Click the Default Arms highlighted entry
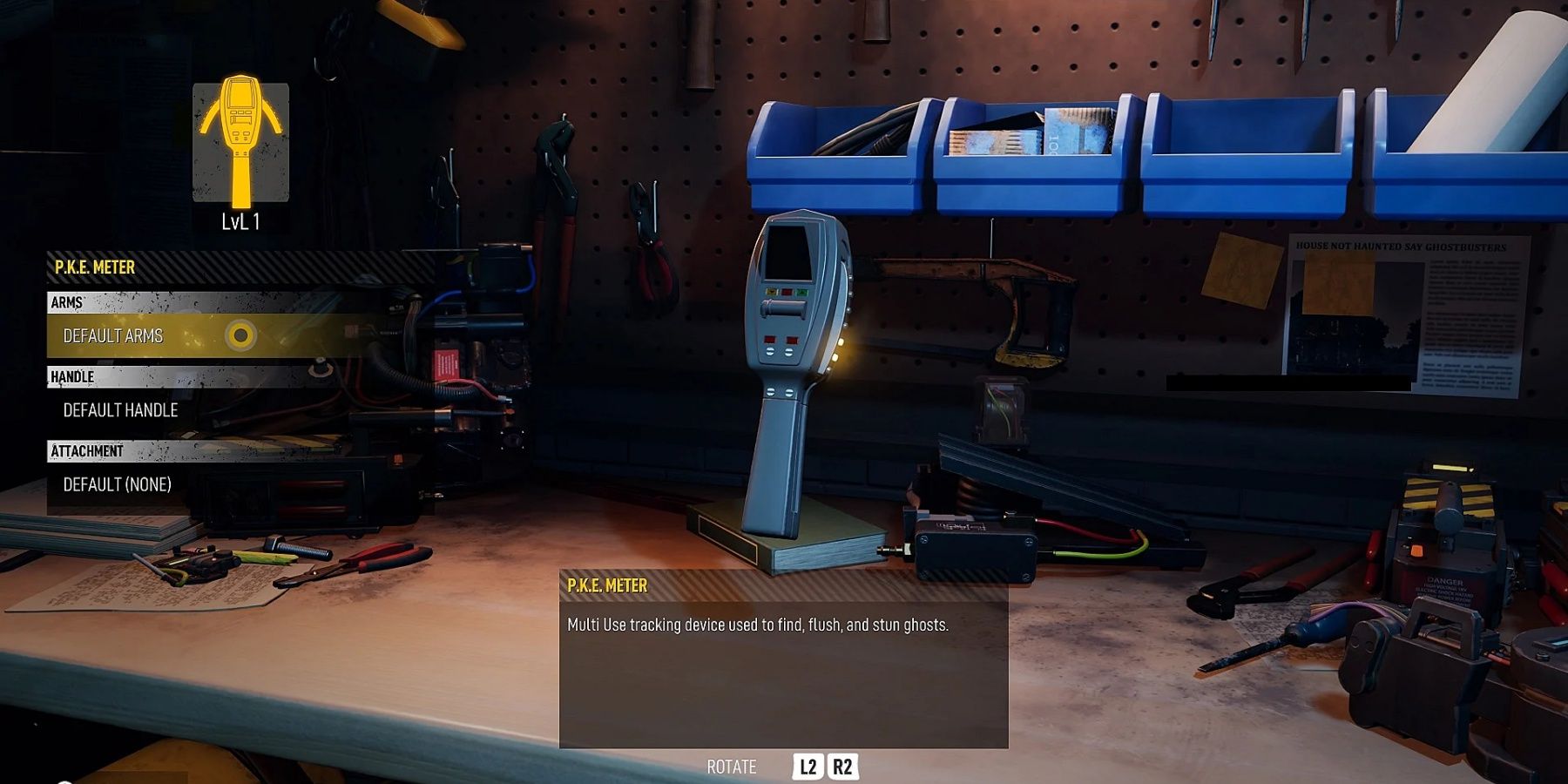This screenshot has height=784, width=1568. [119, 335]
